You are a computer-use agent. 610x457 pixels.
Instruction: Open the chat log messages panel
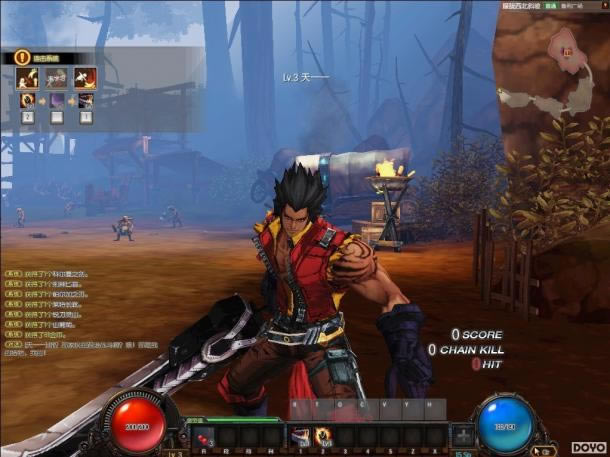[x=50, y=308]
